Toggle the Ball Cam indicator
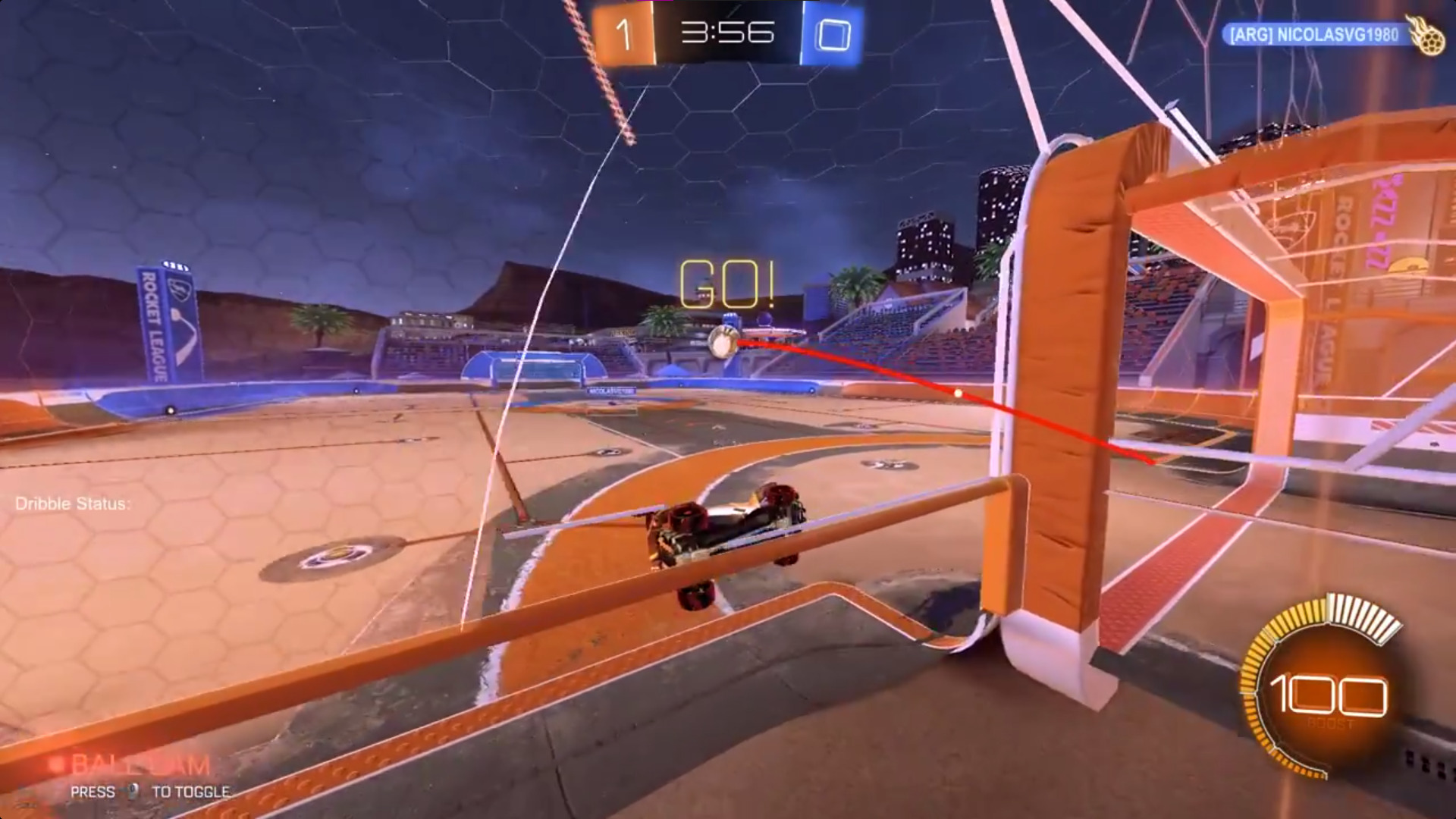The width and height of the screenshot is (1456, 819). (x=139, y=766)
